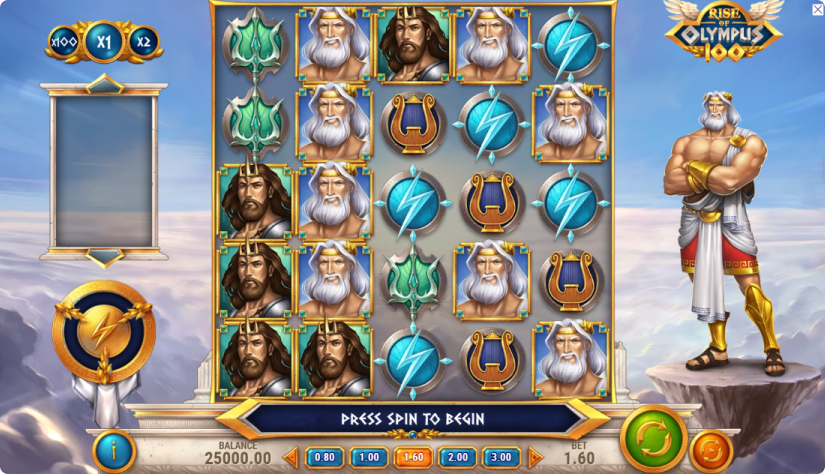This screenshot has height=474, width=825.
Task: Open the orange autoplay button
Action: tap(711, 449)
